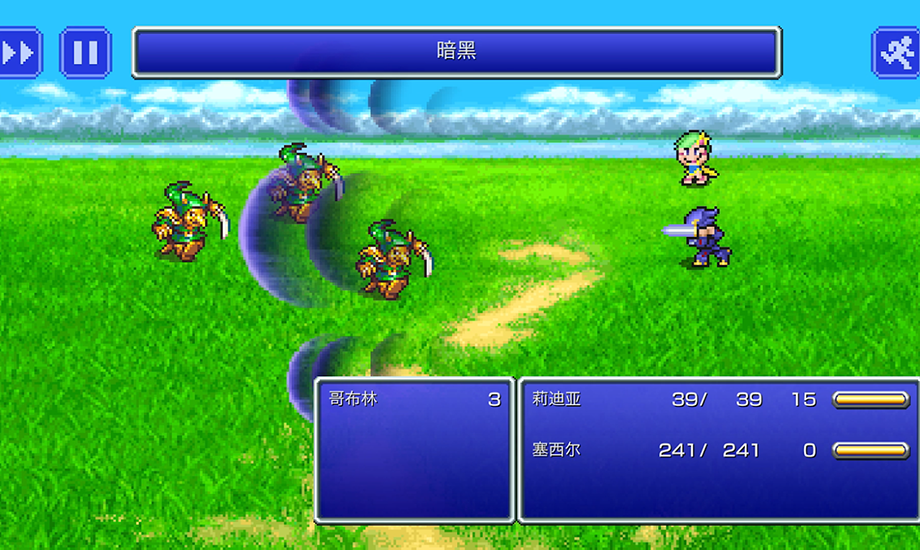920x550 pixels.
Task: Toggle the fast-forward battle speed button
Action: (x=19, y=52)
